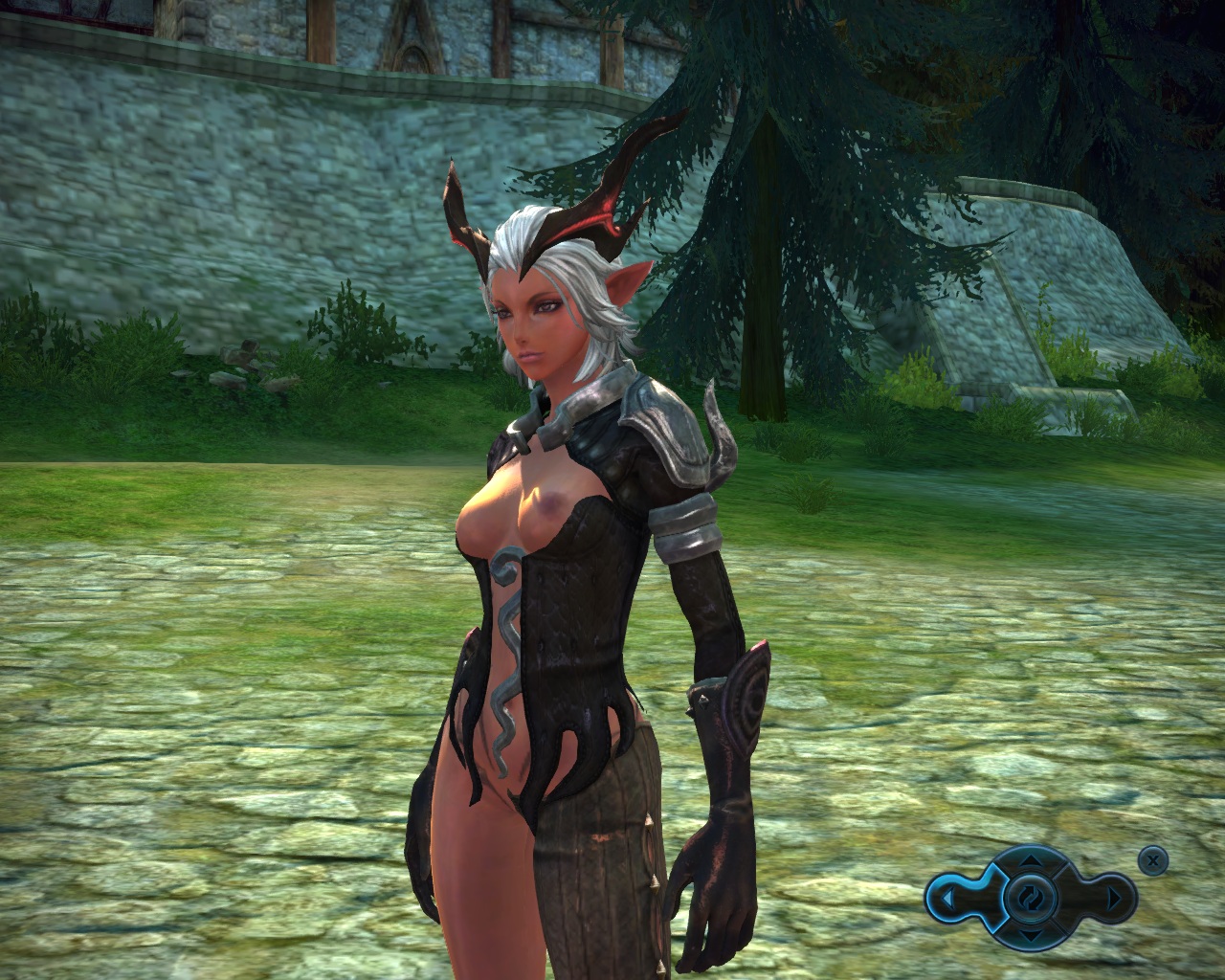Close the camera control widget

coord(1153,860)
